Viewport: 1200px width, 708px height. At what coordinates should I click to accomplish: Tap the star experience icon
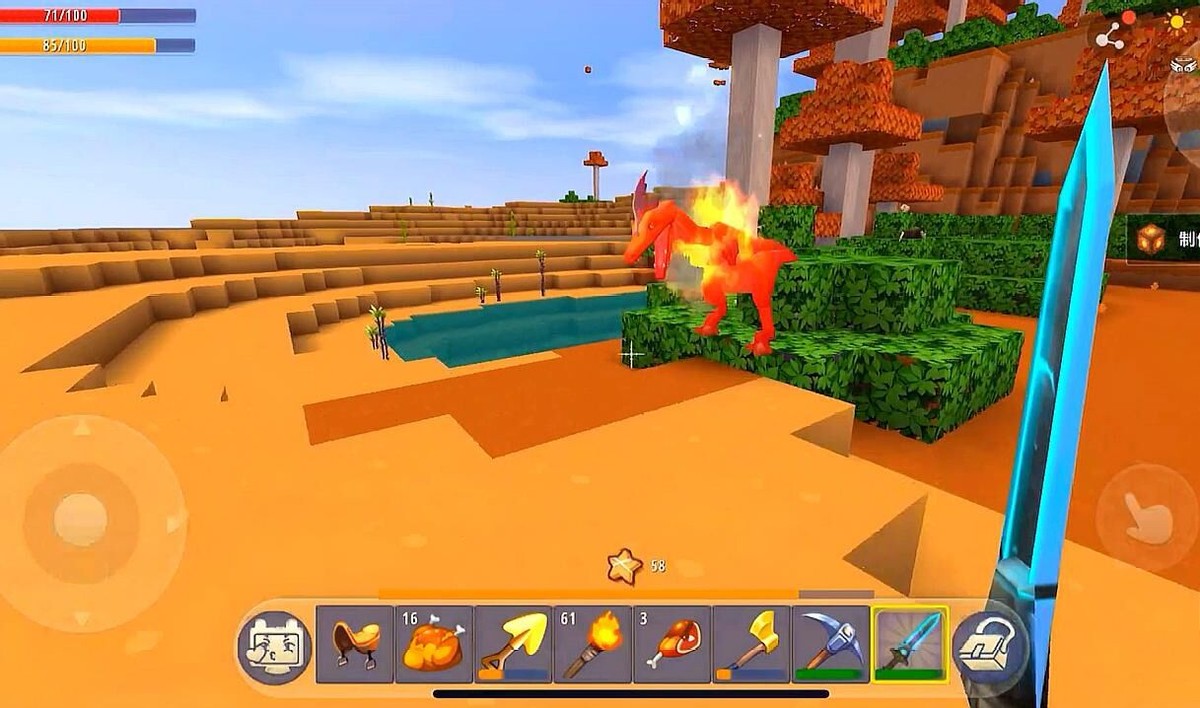pos(623,567)
